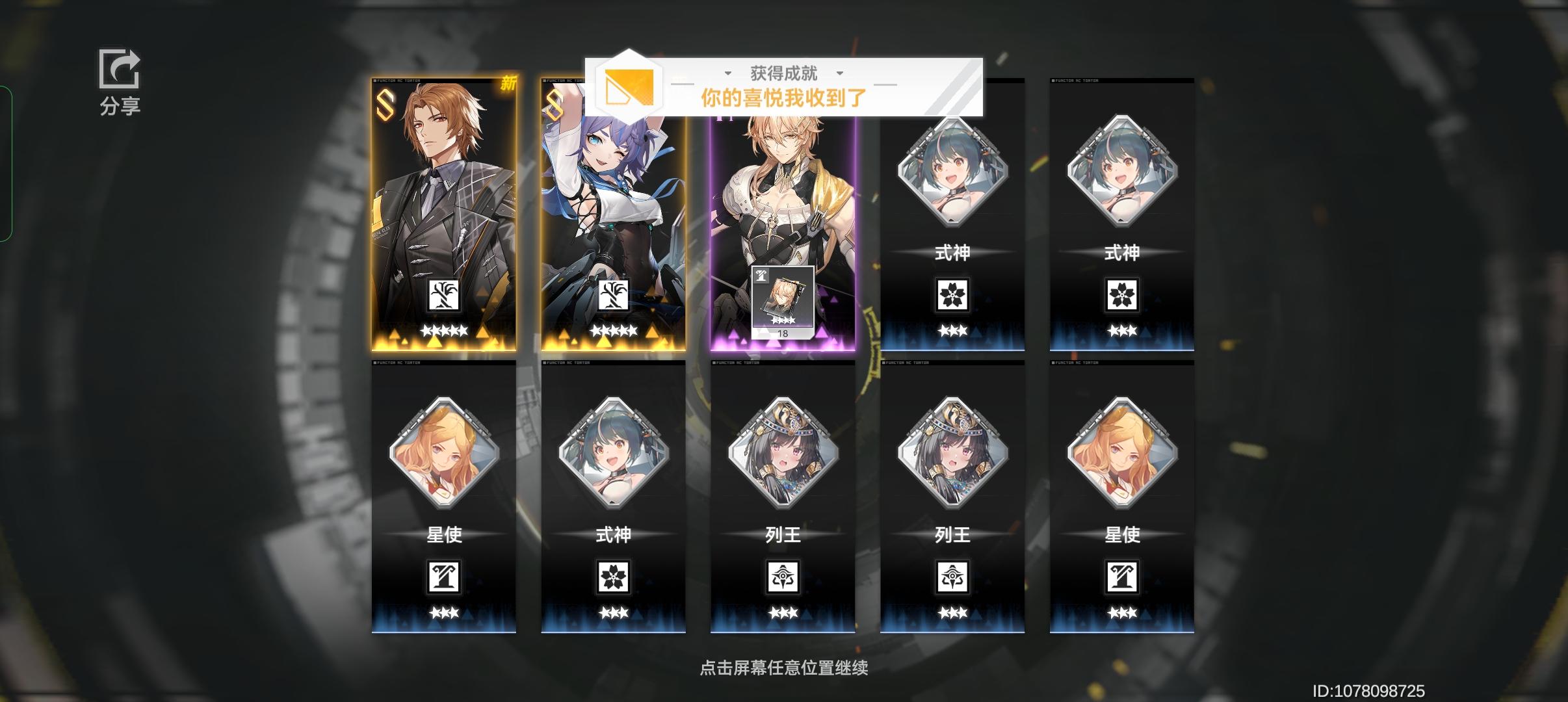Click the 星使 emblem on the bottom-left card
The height and width of the screenshot is (702, 1568).
coord(445,577)
